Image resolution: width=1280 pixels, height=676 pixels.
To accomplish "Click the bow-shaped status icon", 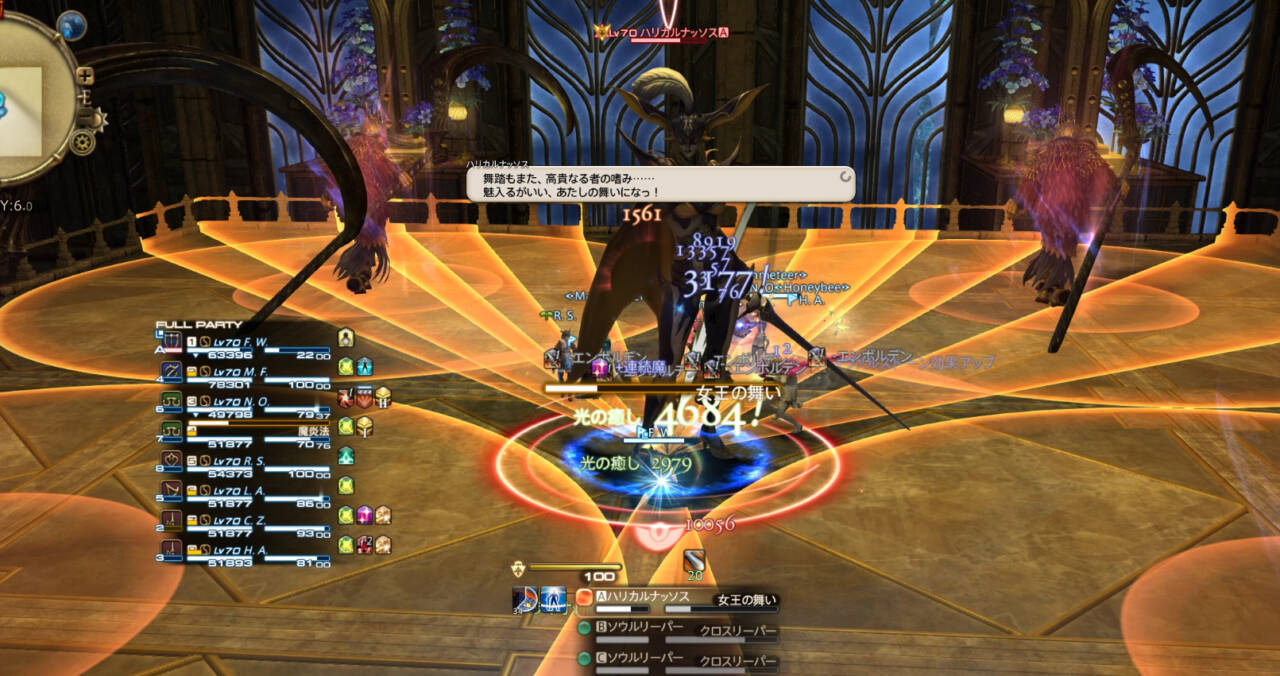I will (524, 599).
